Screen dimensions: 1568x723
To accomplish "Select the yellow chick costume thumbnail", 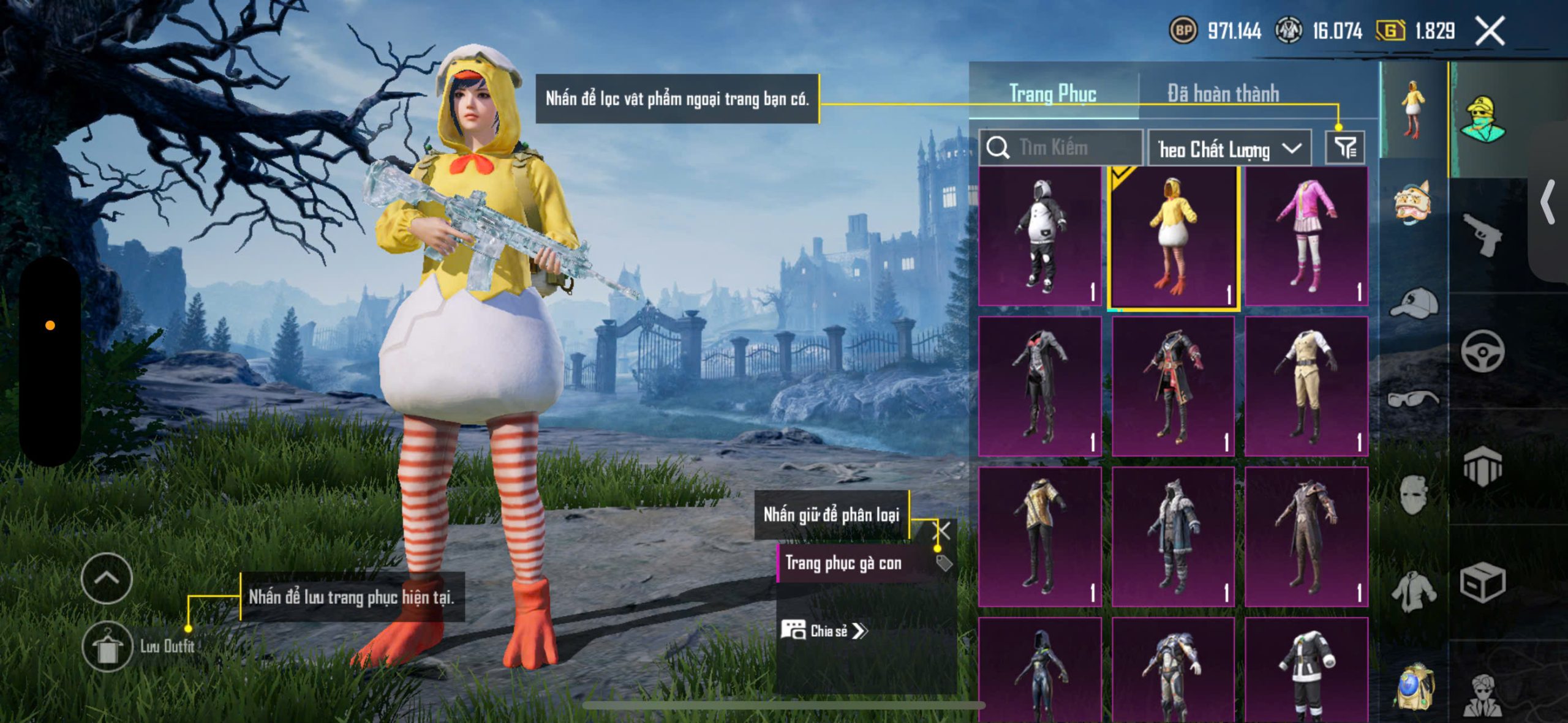I will (x=1173, y=237).
